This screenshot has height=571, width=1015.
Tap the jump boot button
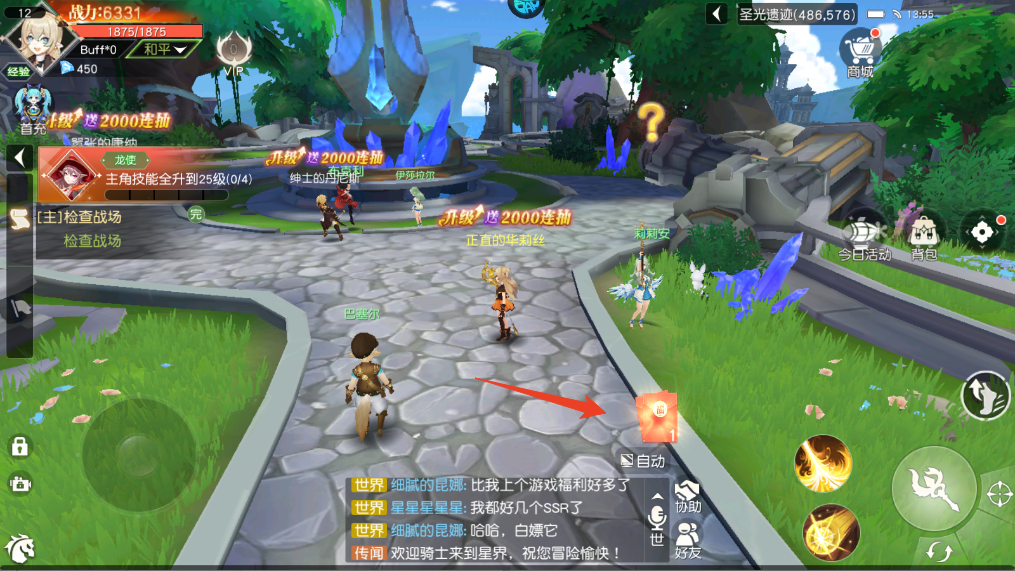click(x=985, y=395)
